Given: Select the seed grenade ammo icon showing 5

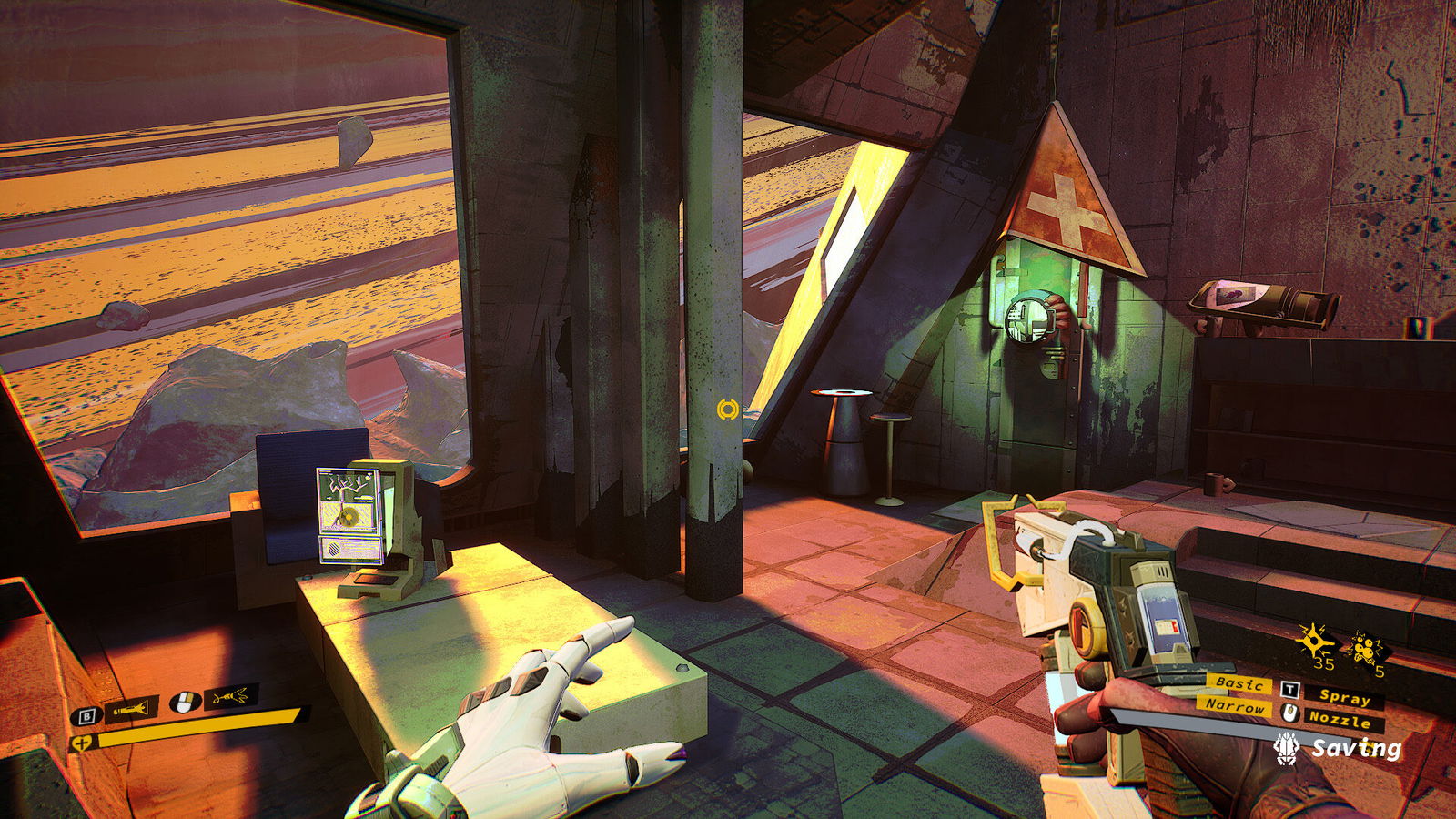Looking at the screenshot, I should pyautogui.click(x=1365, y=648).
